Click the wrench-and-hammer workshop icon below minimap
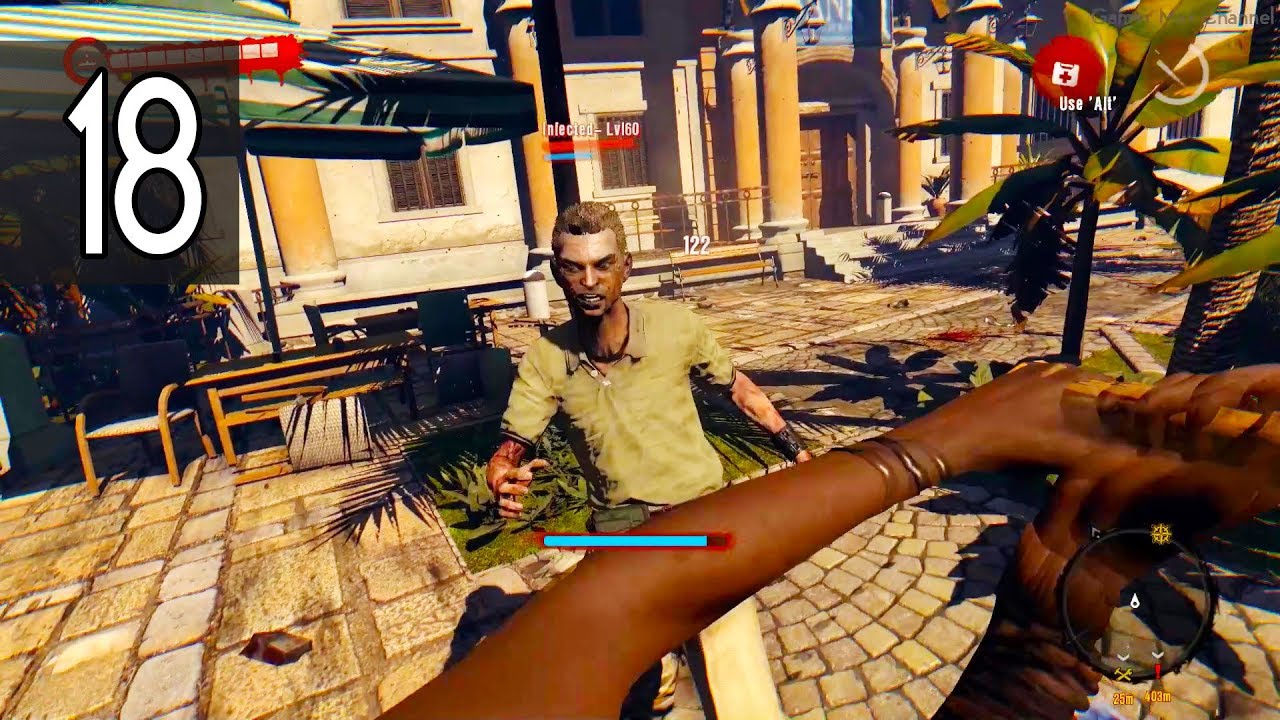This screenshot has height=720, width=1280. [x=1123, y=673]
